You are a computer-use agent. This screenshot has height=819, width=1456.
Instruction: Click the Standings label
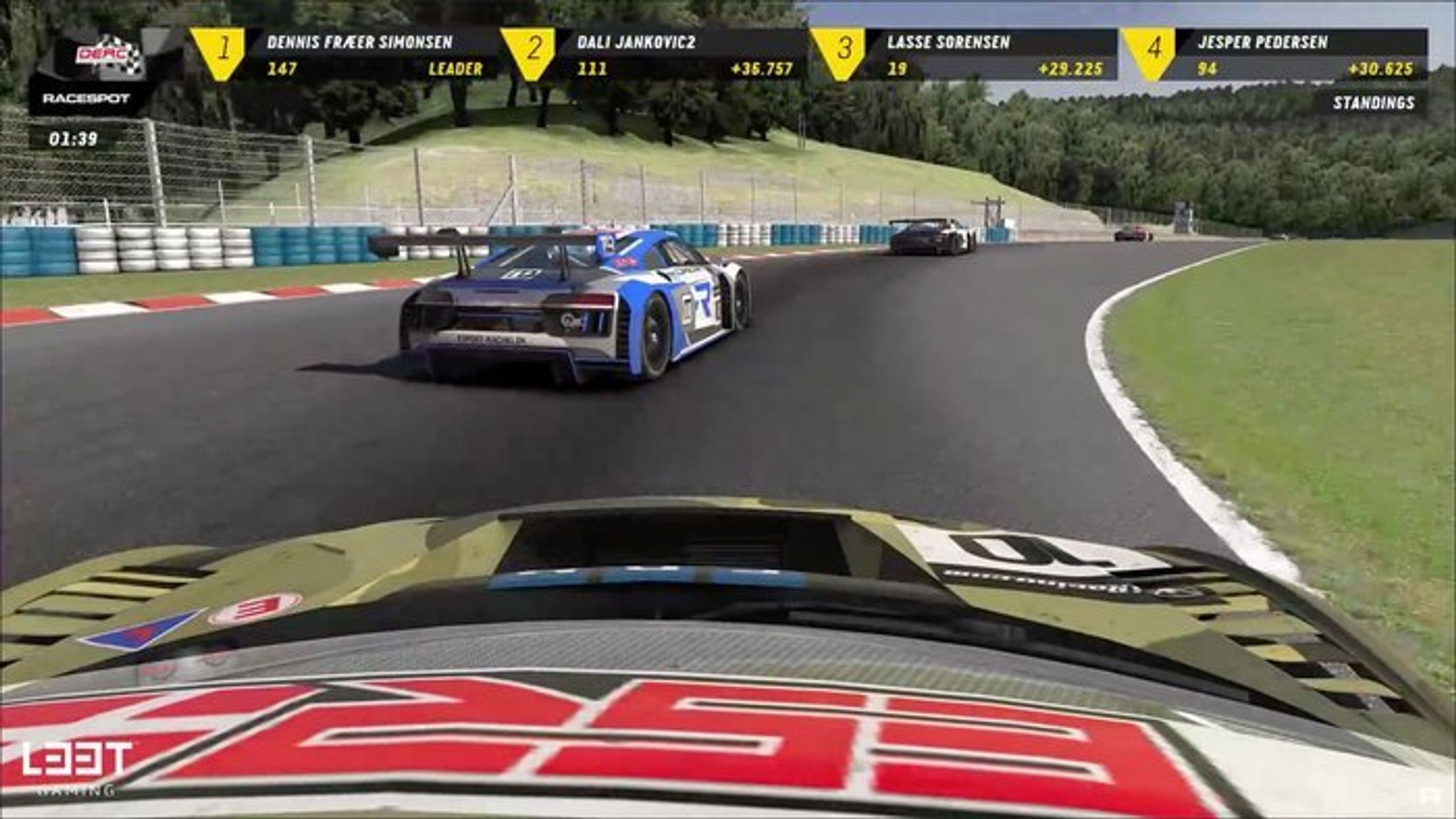point(1373,103)
